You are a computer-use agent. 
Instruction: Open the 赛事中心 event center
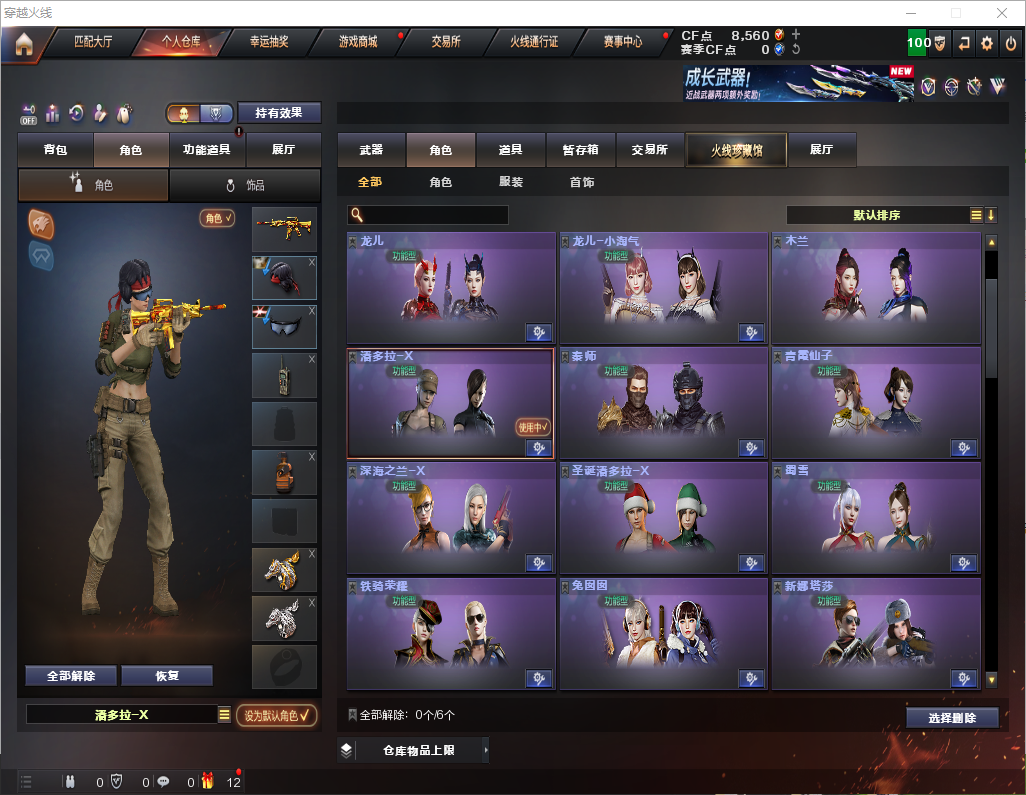pos(623,43)
